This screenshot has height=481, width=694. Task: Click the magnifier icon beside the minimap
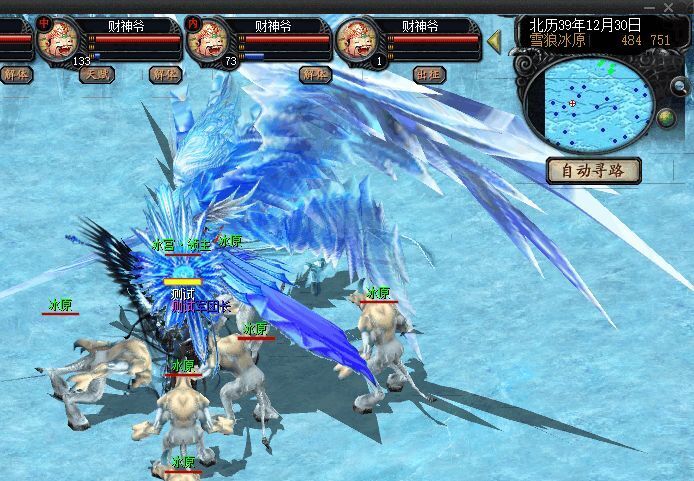pyautogui.click(x=680, y=87)
